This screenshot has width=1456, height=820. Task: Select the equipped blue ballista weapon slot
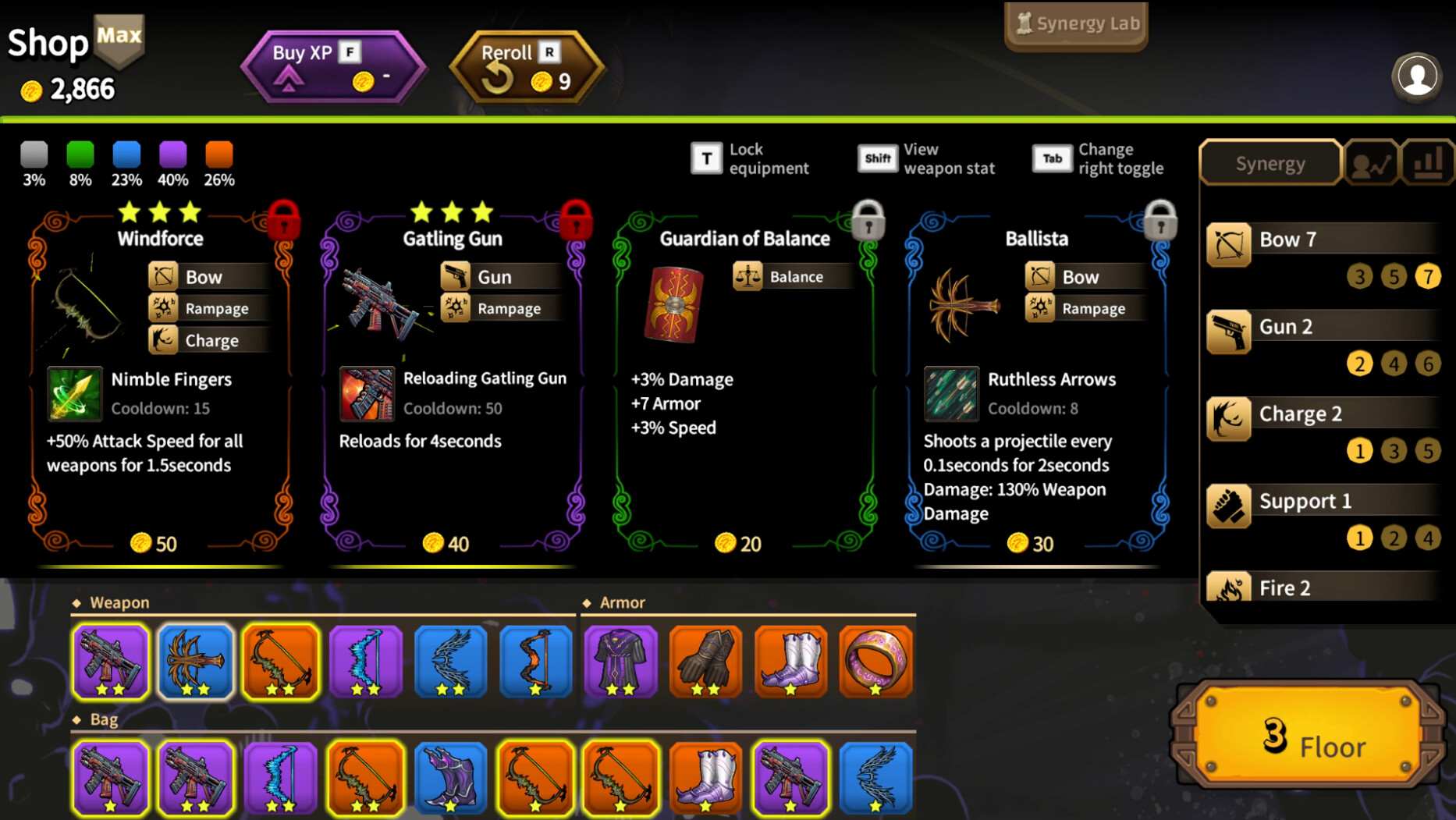[x=195, y=661]
